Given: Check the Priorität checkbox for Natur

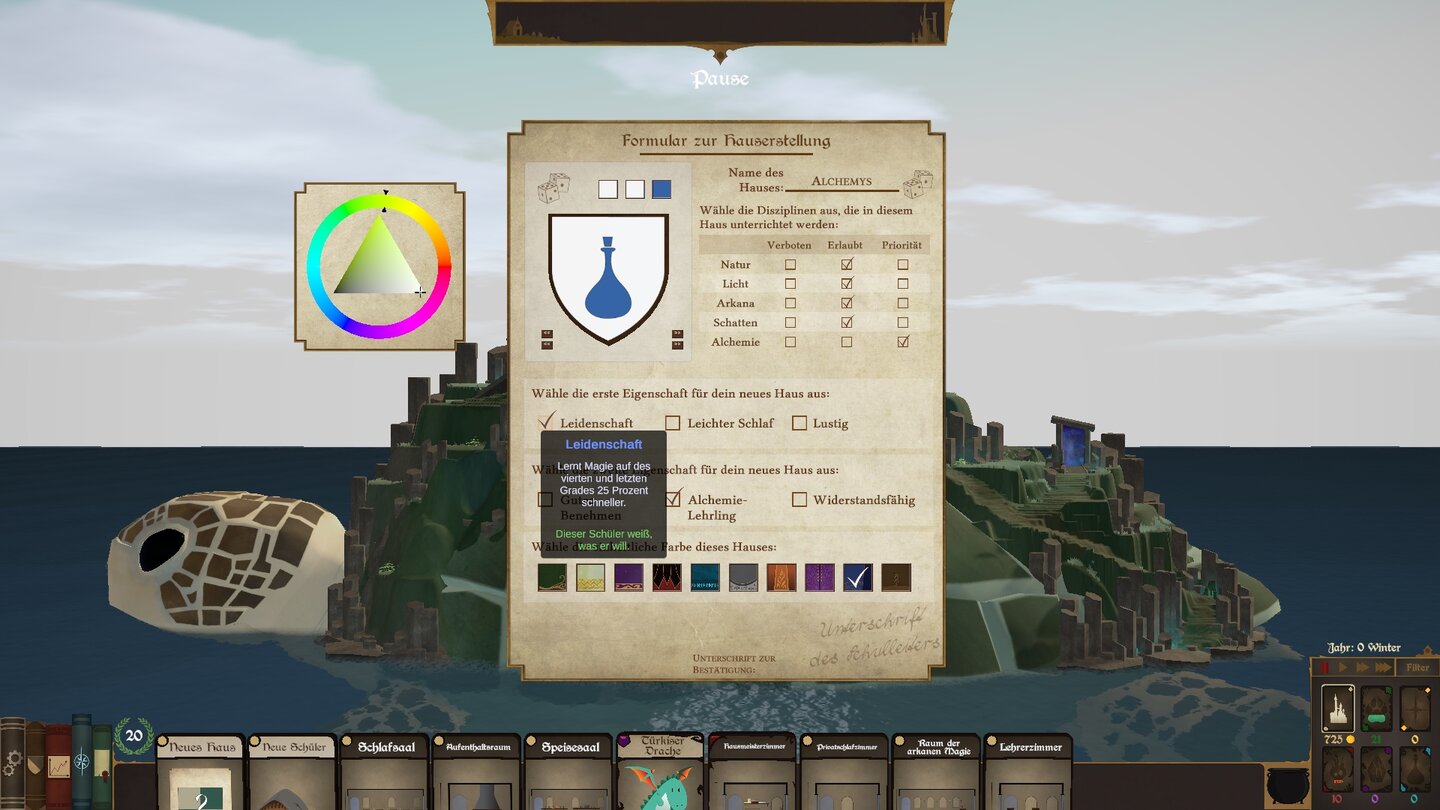Looking at the screenshot, I should (902, 264).
